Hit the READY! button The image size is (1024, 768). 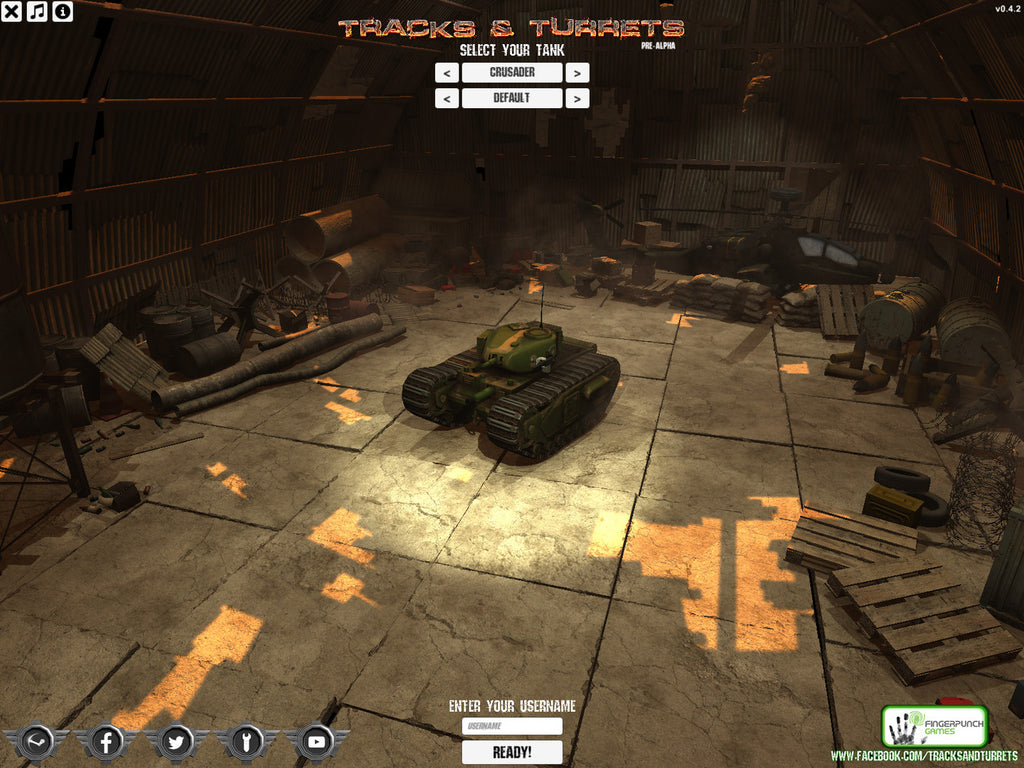coord(512,752)
